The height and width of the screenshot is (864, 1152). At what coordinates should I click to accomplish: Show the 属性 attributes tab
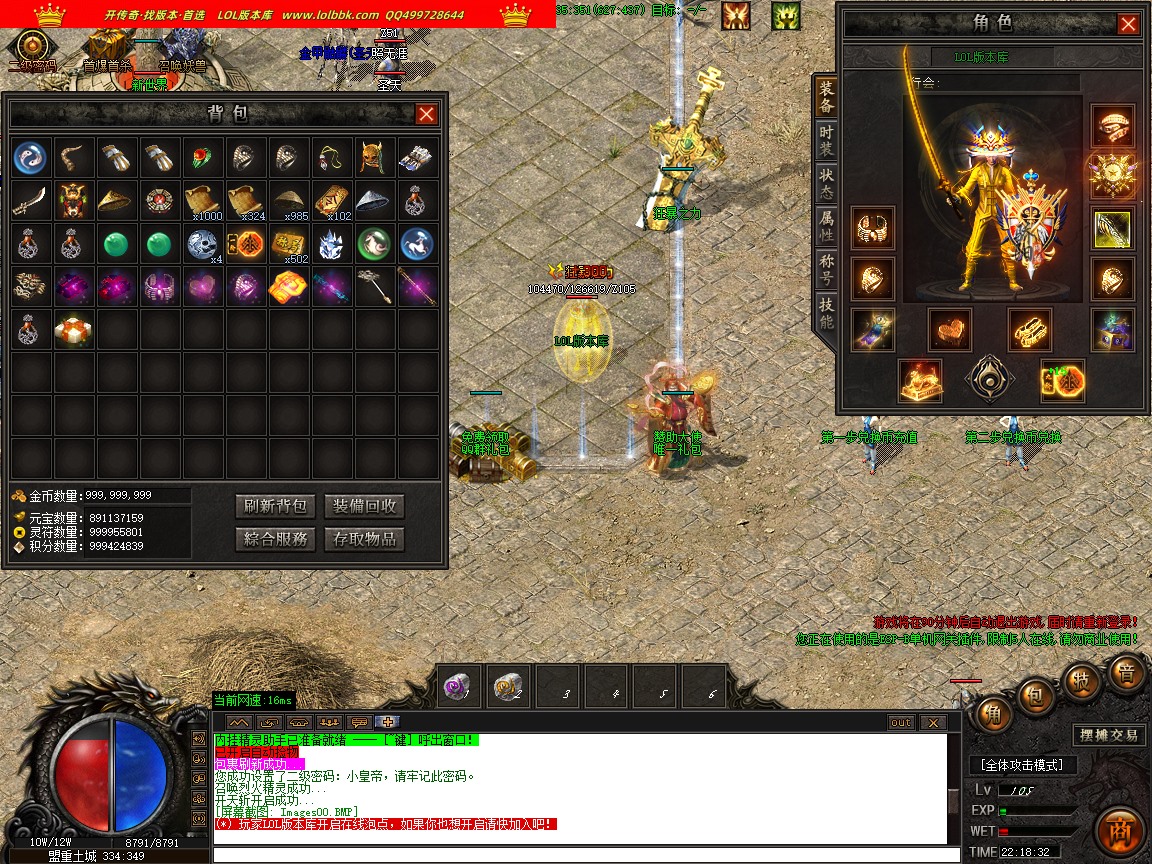pyautogui.click(x=826, y=226)
